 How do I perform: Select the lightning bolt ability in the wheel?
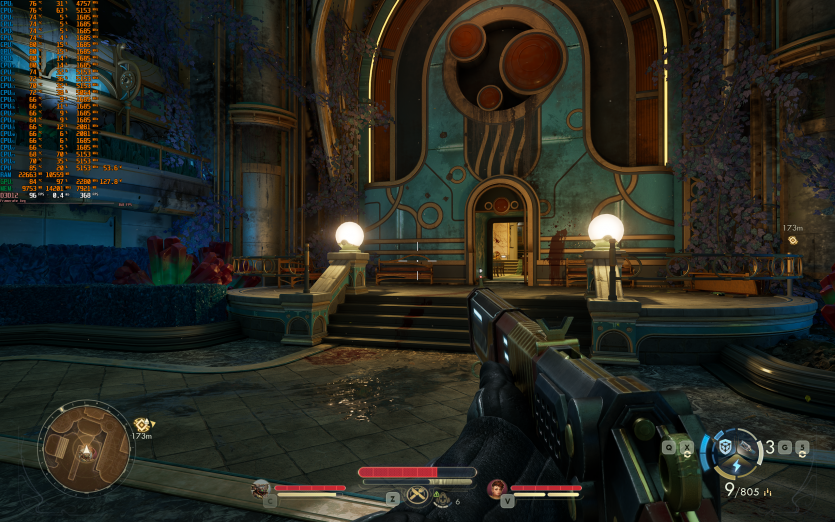coord(737,466)
